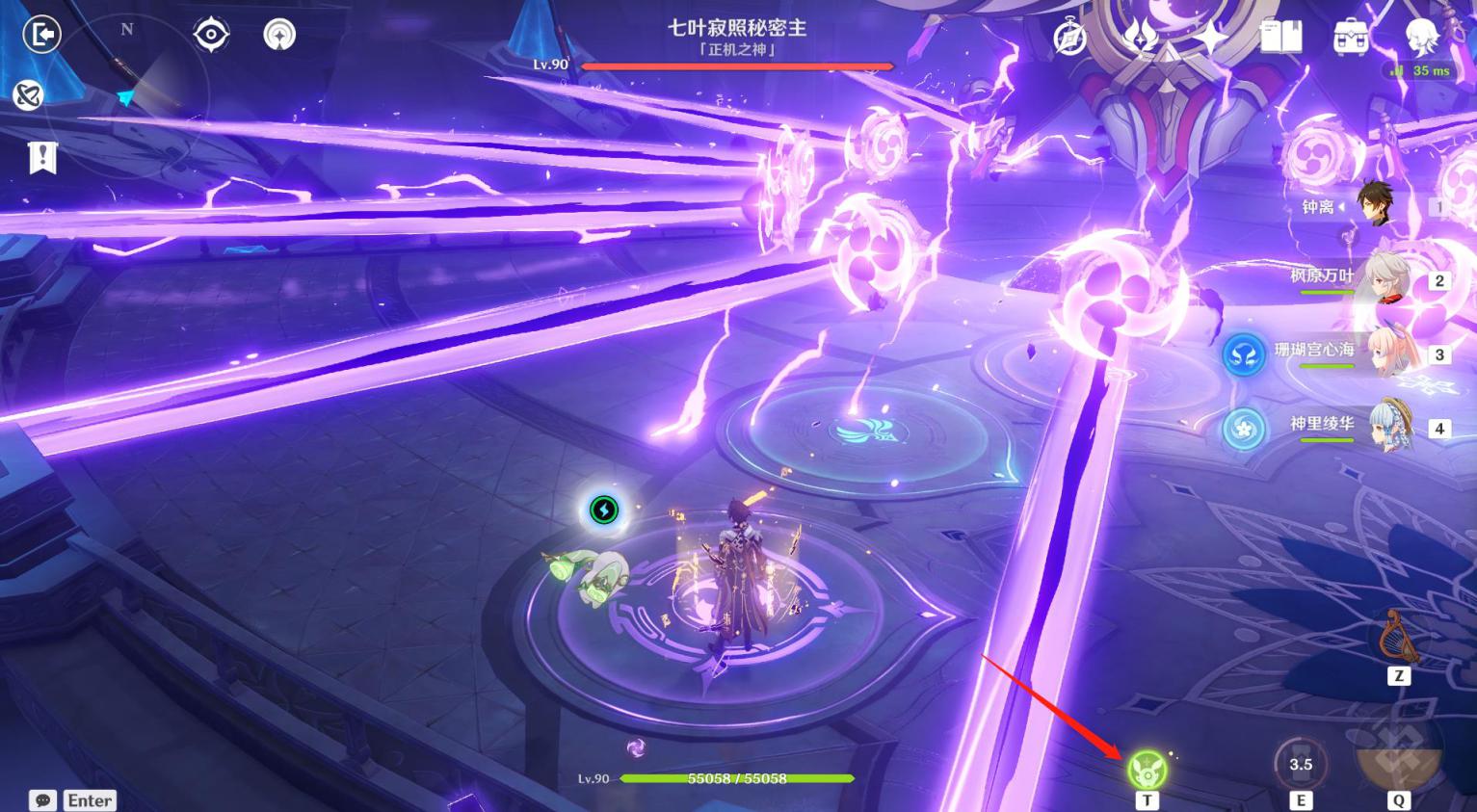Switch to party member 珊瑚宫心海

[1387, 354]
